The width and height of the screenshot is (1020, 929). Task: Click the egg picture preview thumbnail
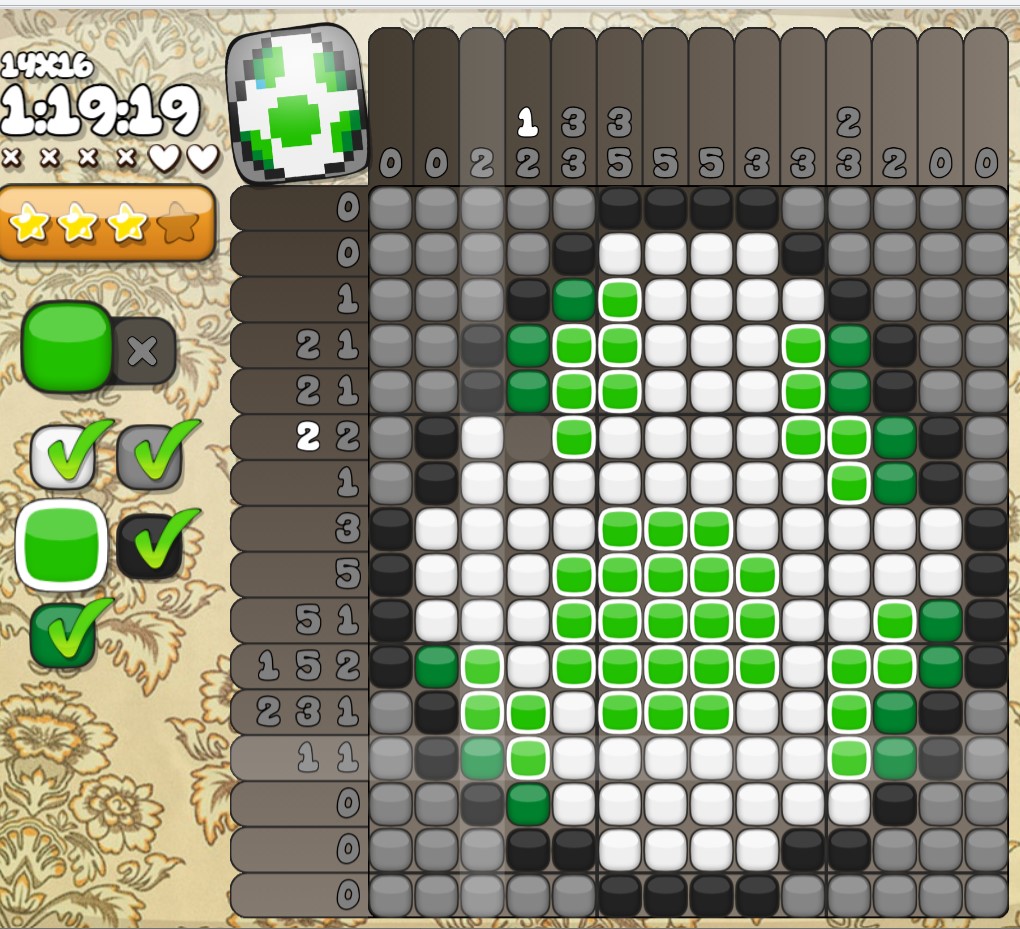point(293,105)
